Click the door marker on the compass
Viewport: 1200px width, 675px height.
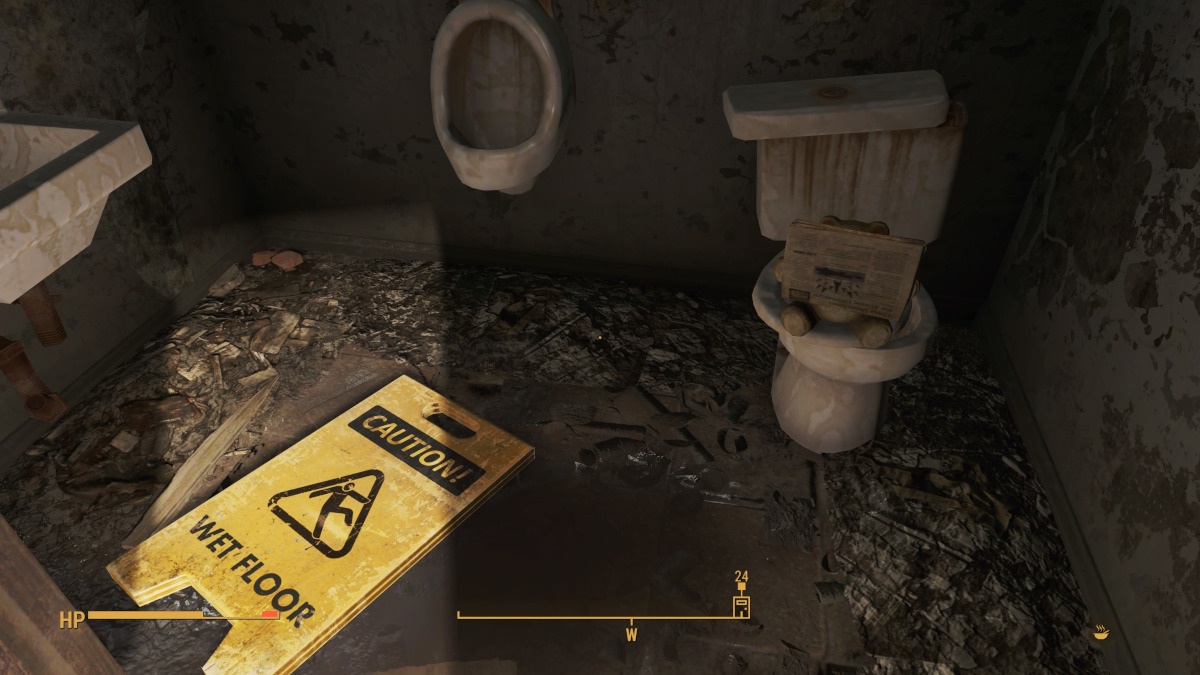click(x=741, y=605)
